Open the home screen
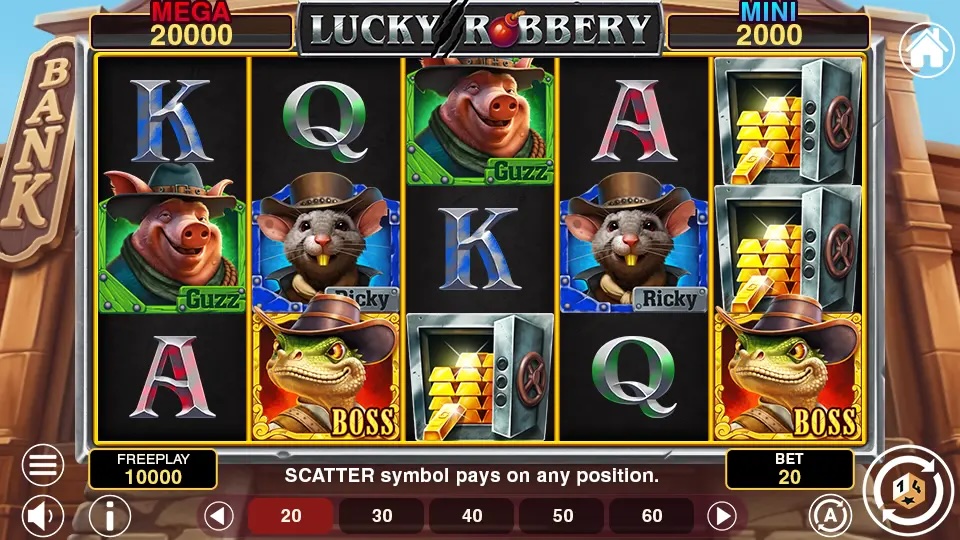 pos(925,49)
